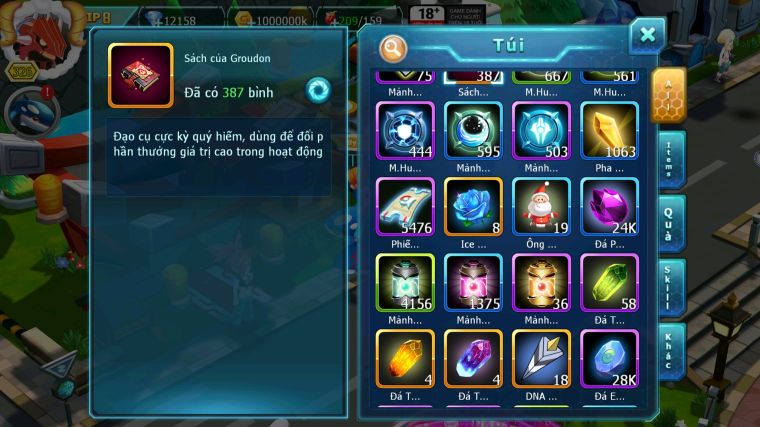Select the golden capsule with 36
Image resolution: width=760 pixels, height=427 pixels.
(x=541, y=283)
